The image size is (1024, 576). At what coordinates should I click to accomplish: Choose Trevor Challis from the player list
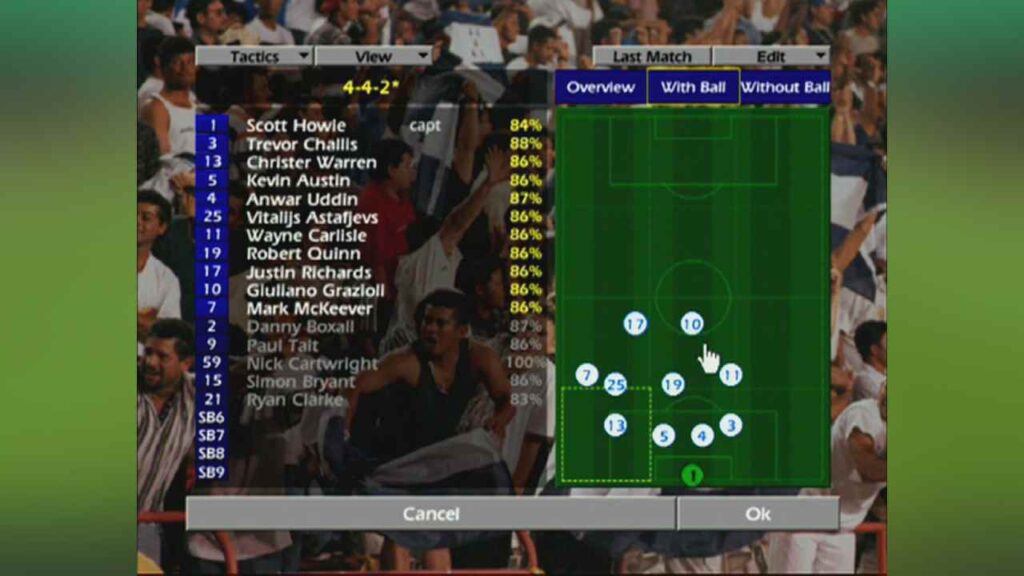click(x=301, y=144)
